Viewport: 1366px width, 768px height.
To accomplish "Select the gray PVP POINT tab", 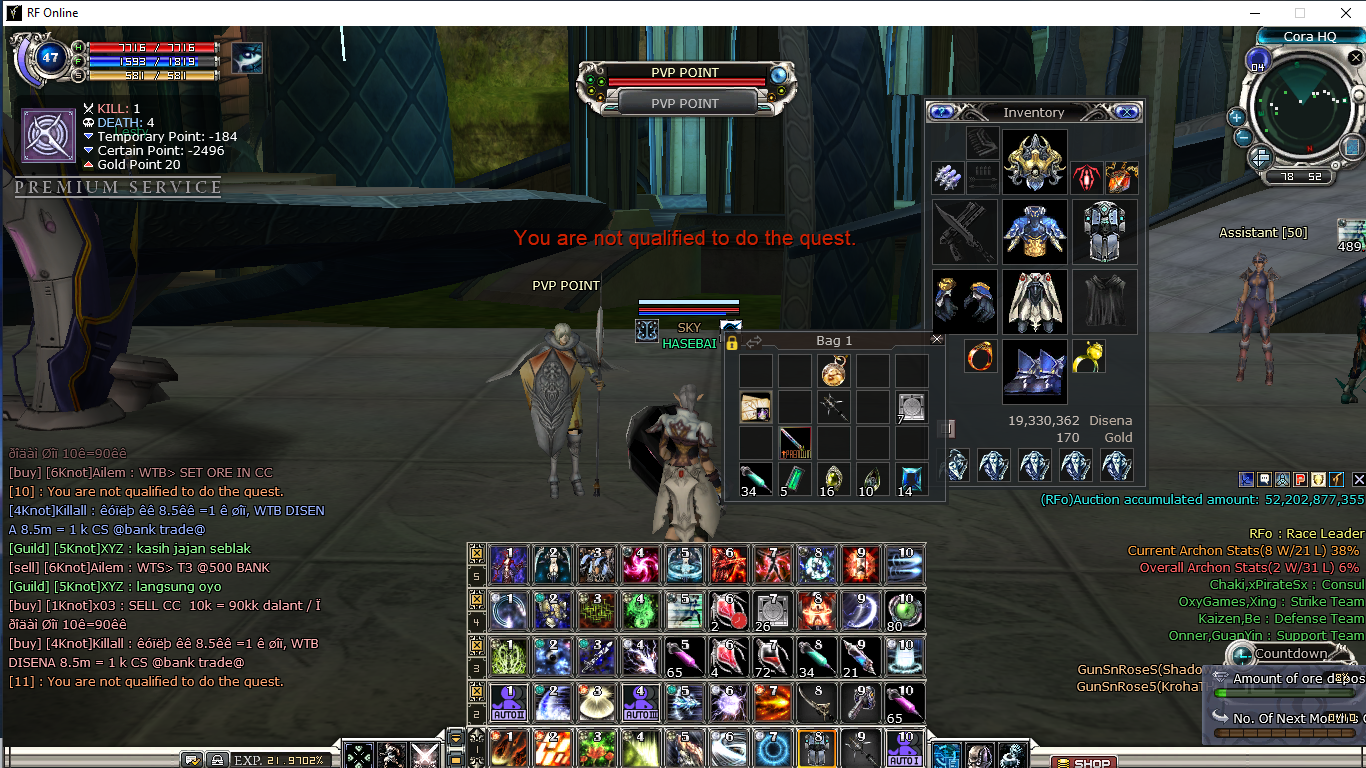I will point(684,103).
